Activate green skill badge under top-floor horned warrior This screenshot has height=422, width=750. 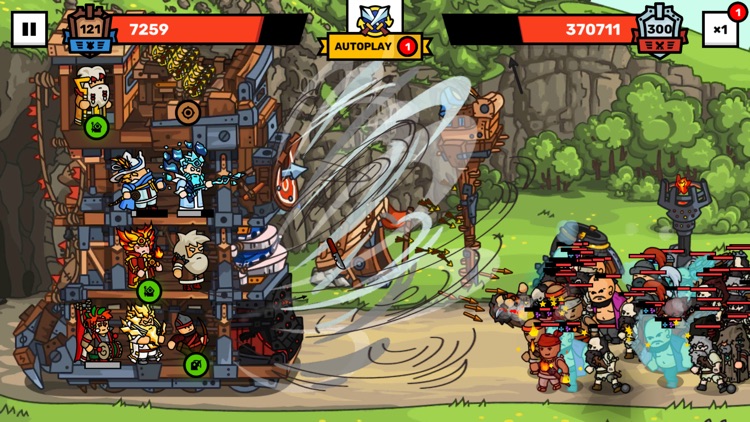[x=97, y=127]
